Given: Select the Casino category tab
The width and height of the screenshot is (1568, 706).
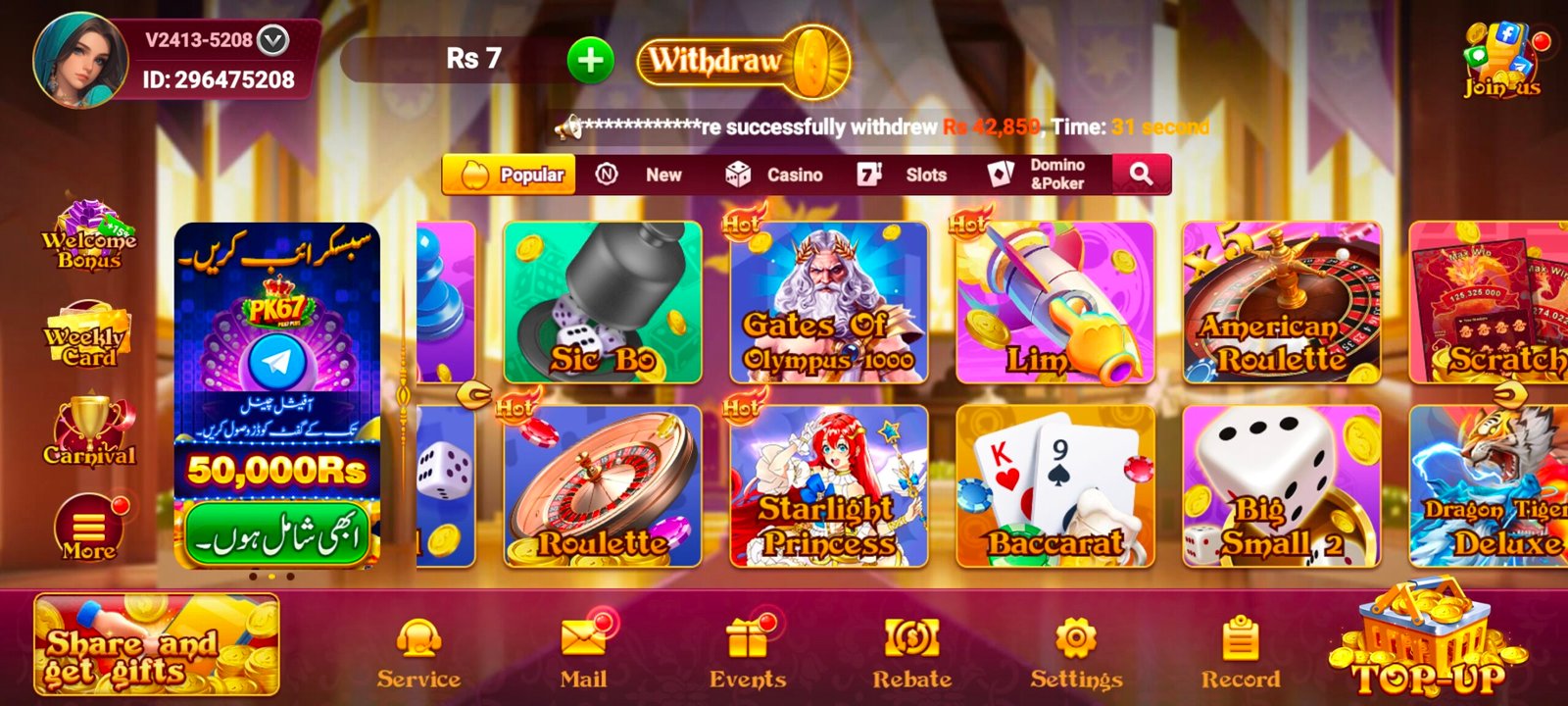Looking at the screenshot, I should coord(774,176).
